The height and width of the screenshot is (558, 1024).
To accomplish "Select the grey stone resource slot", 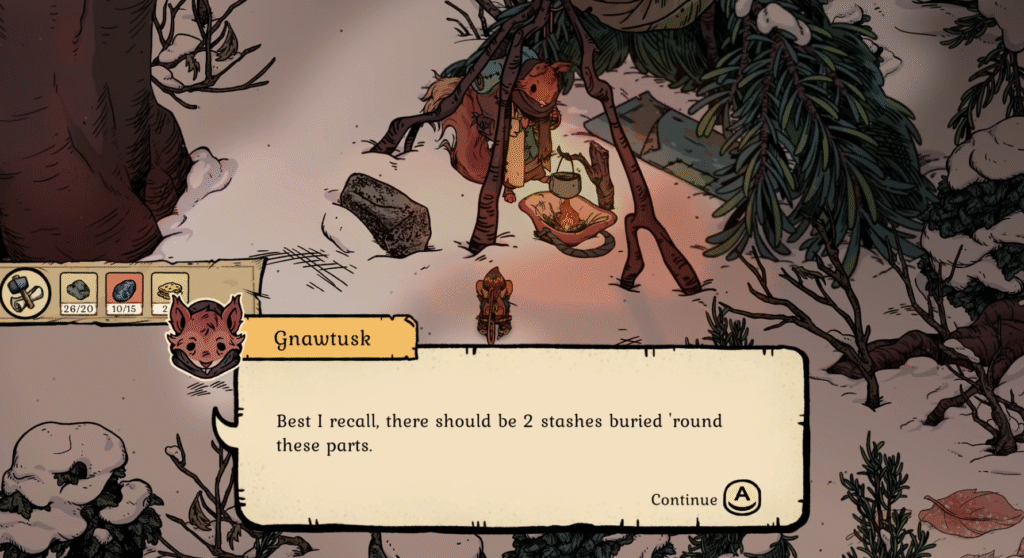I will coord(78,291).
